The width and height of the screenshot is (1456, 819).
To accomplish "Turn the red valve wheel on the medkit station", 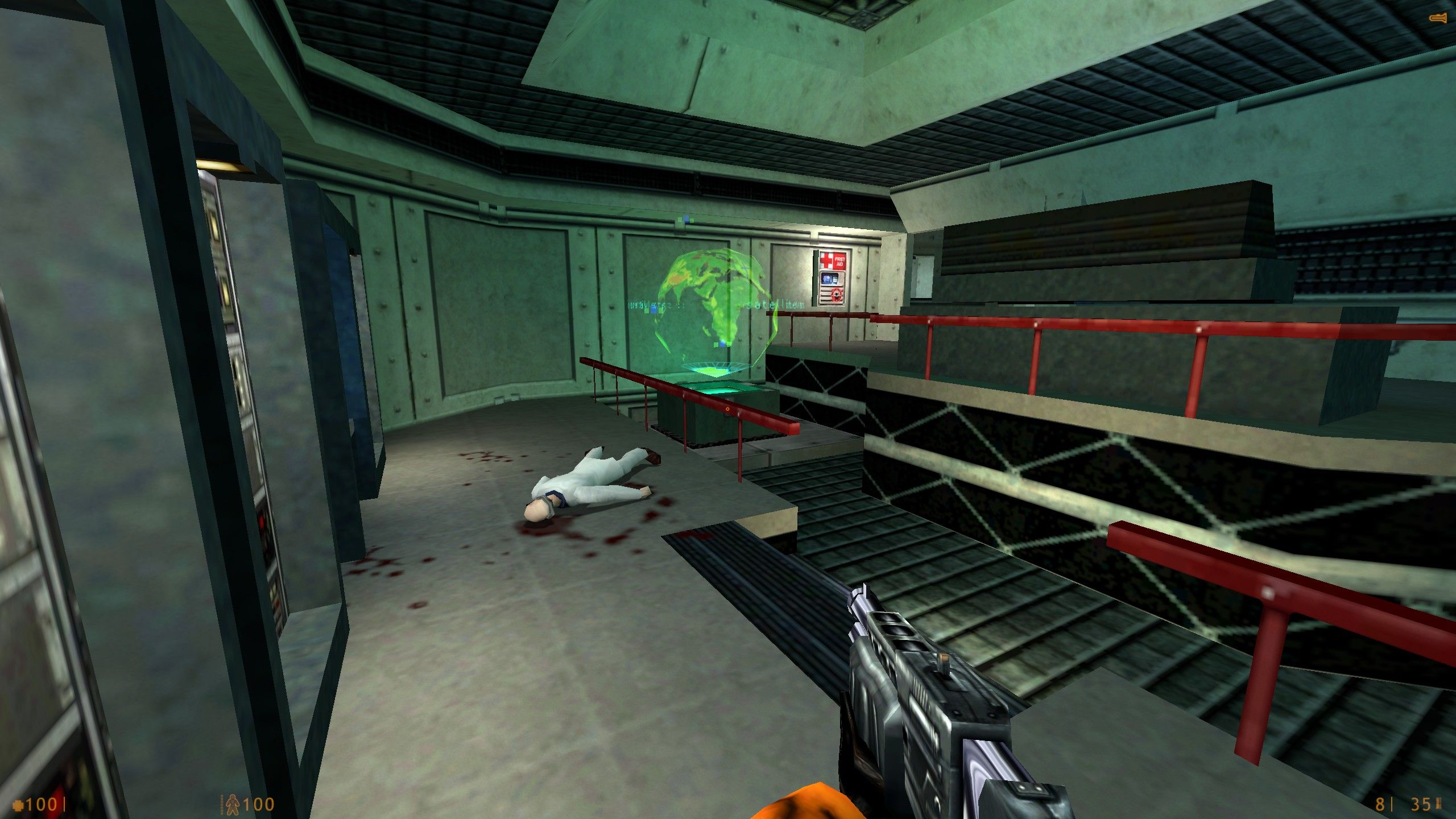I will [837, 295].
